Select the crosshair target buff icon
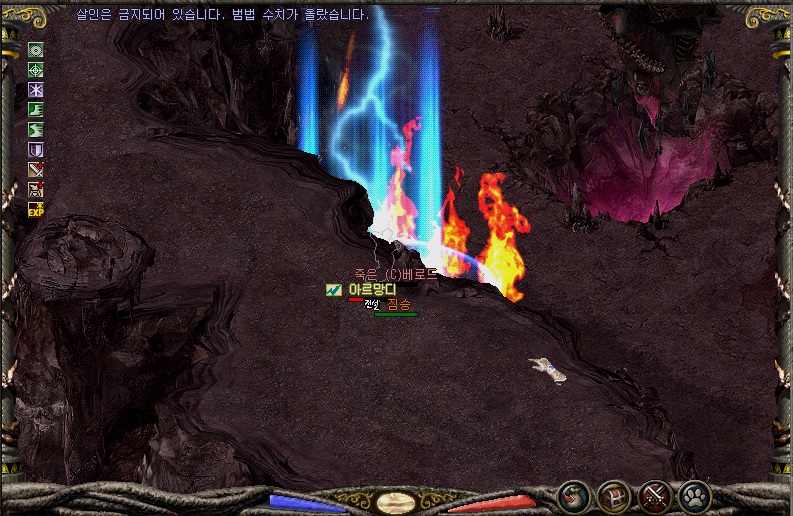The width and height of the screenshot is (793, 516). coord(36,70)
